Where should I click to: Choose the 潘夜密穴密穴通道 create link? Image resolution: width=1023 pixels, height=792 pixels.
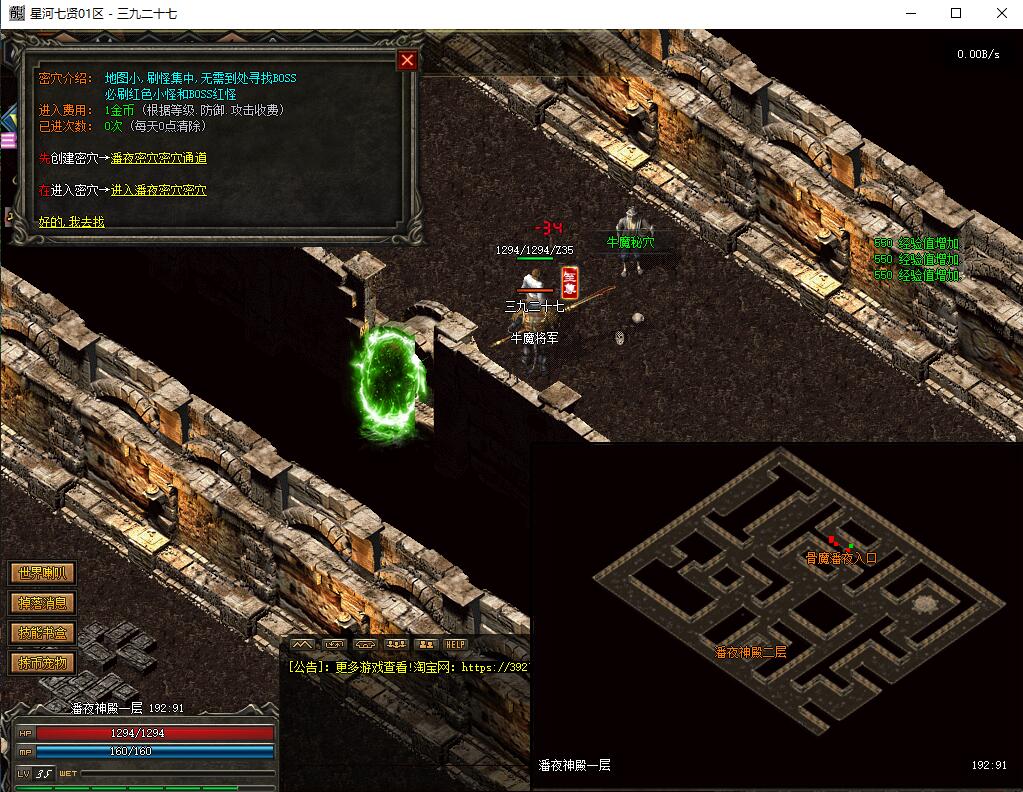tap(158, 158)
